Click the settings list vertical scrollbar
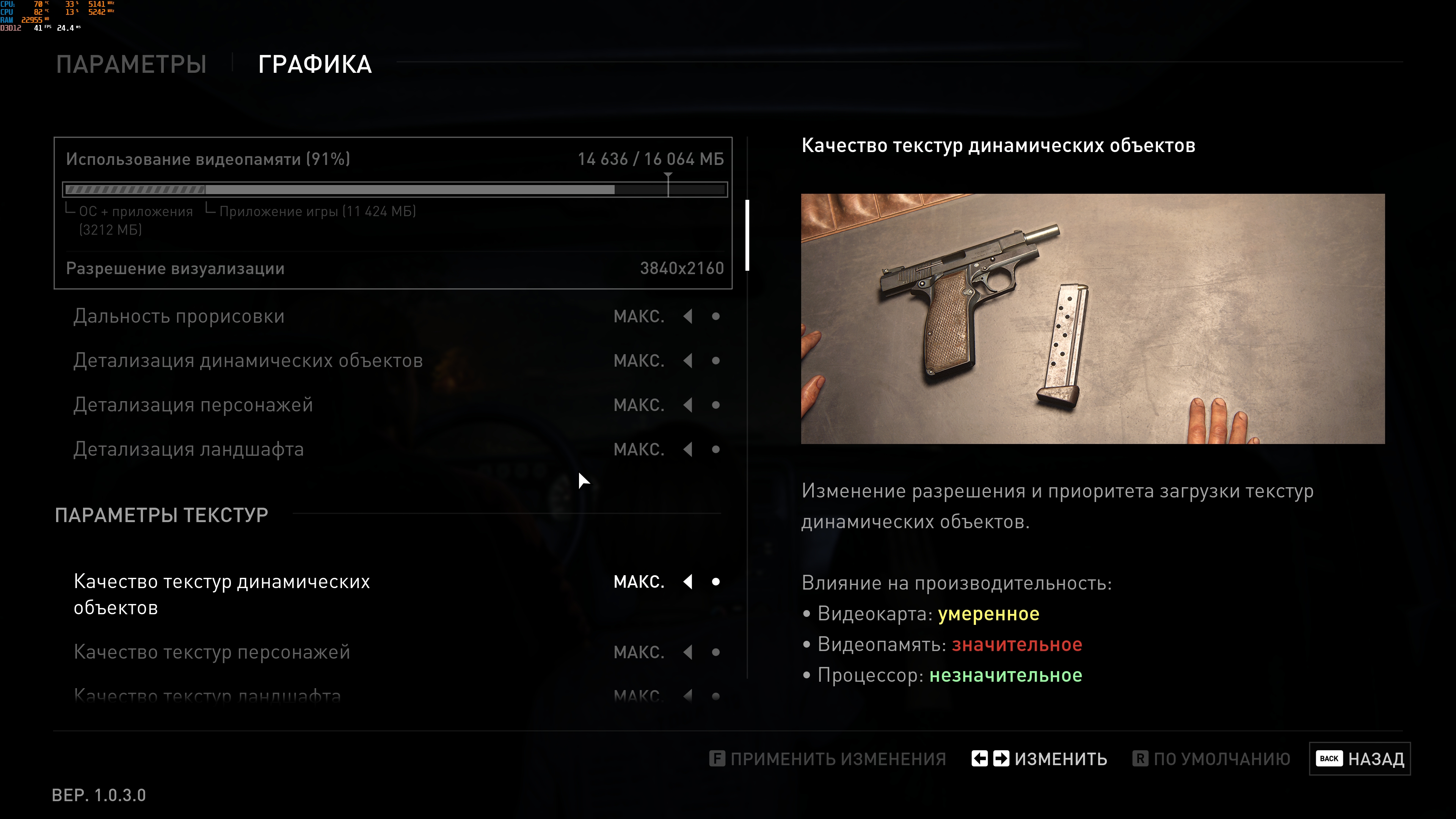Image resolution: width=1456 pixels, height=819 pixels. pyautogui.click(x=747, y=235)
